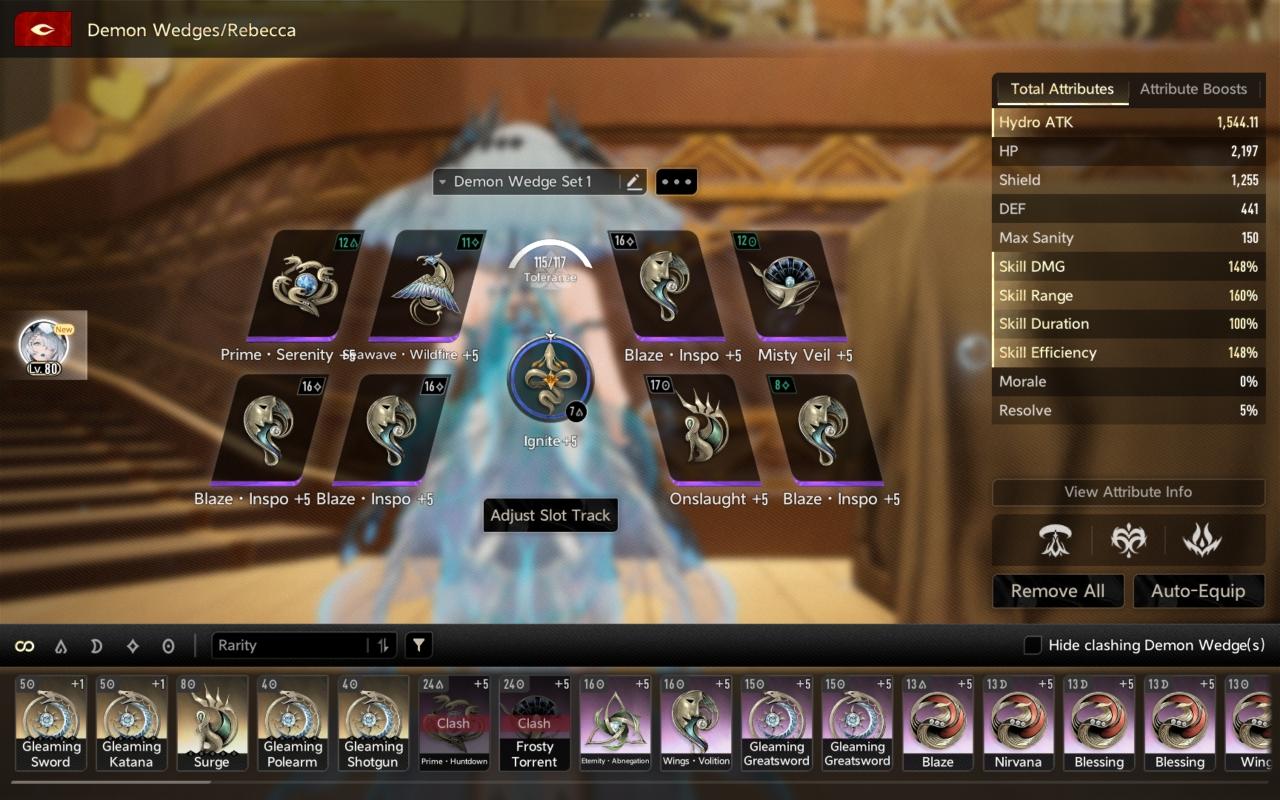Screen dimensions: 1280x800
Task: Select the central Ignite wedge slot
Action: [550, 380]
